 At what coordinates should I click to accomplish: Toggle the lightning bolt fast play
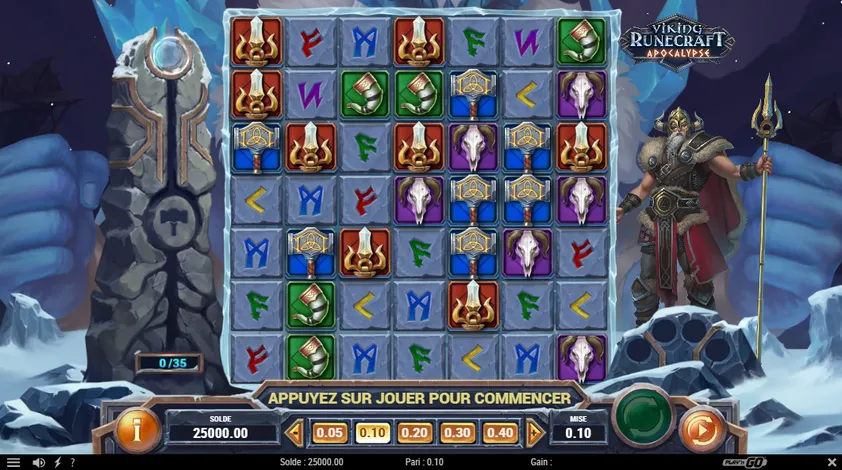57,462
